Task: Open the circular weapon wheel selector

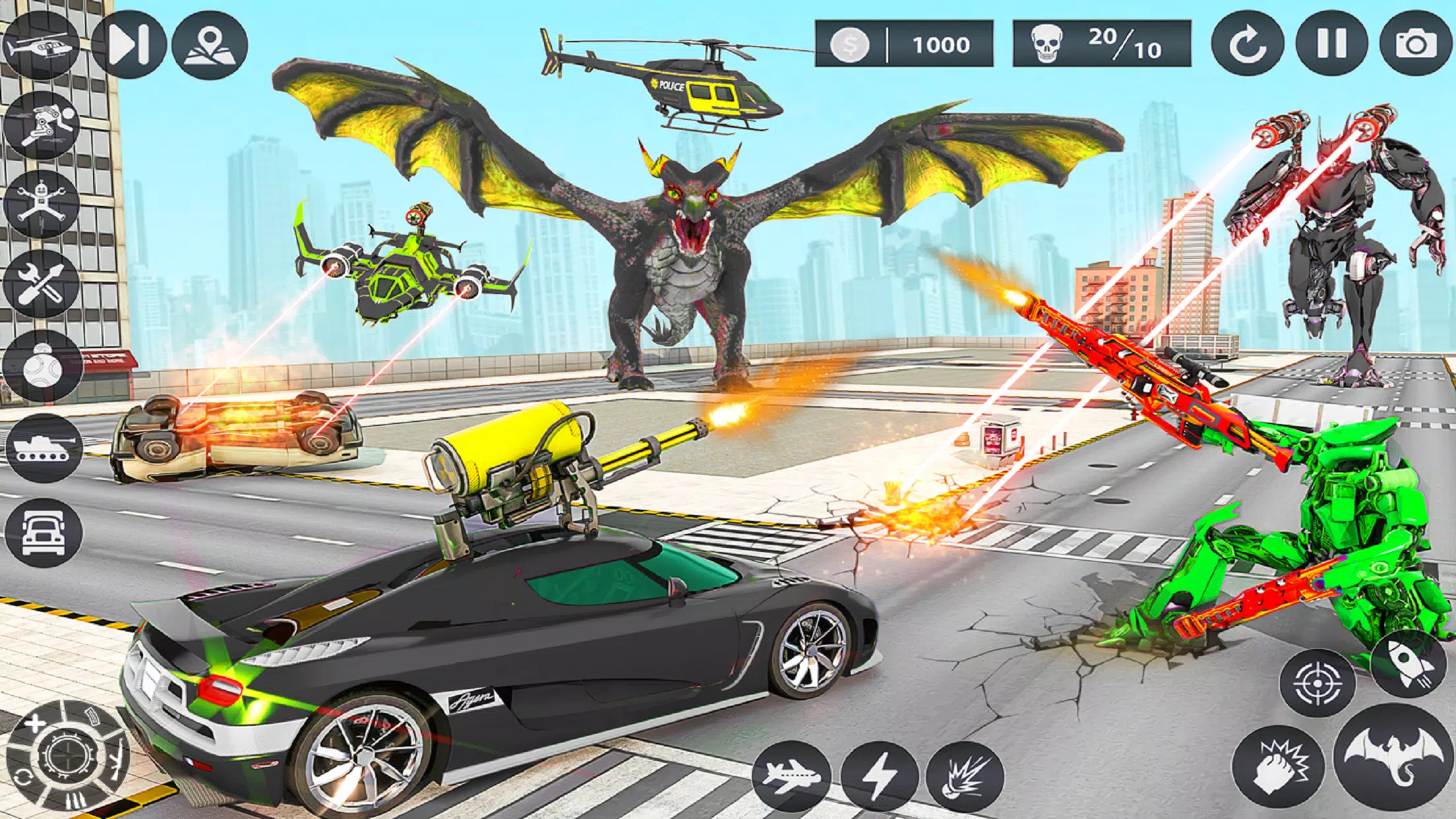Action: coord(66,756)
